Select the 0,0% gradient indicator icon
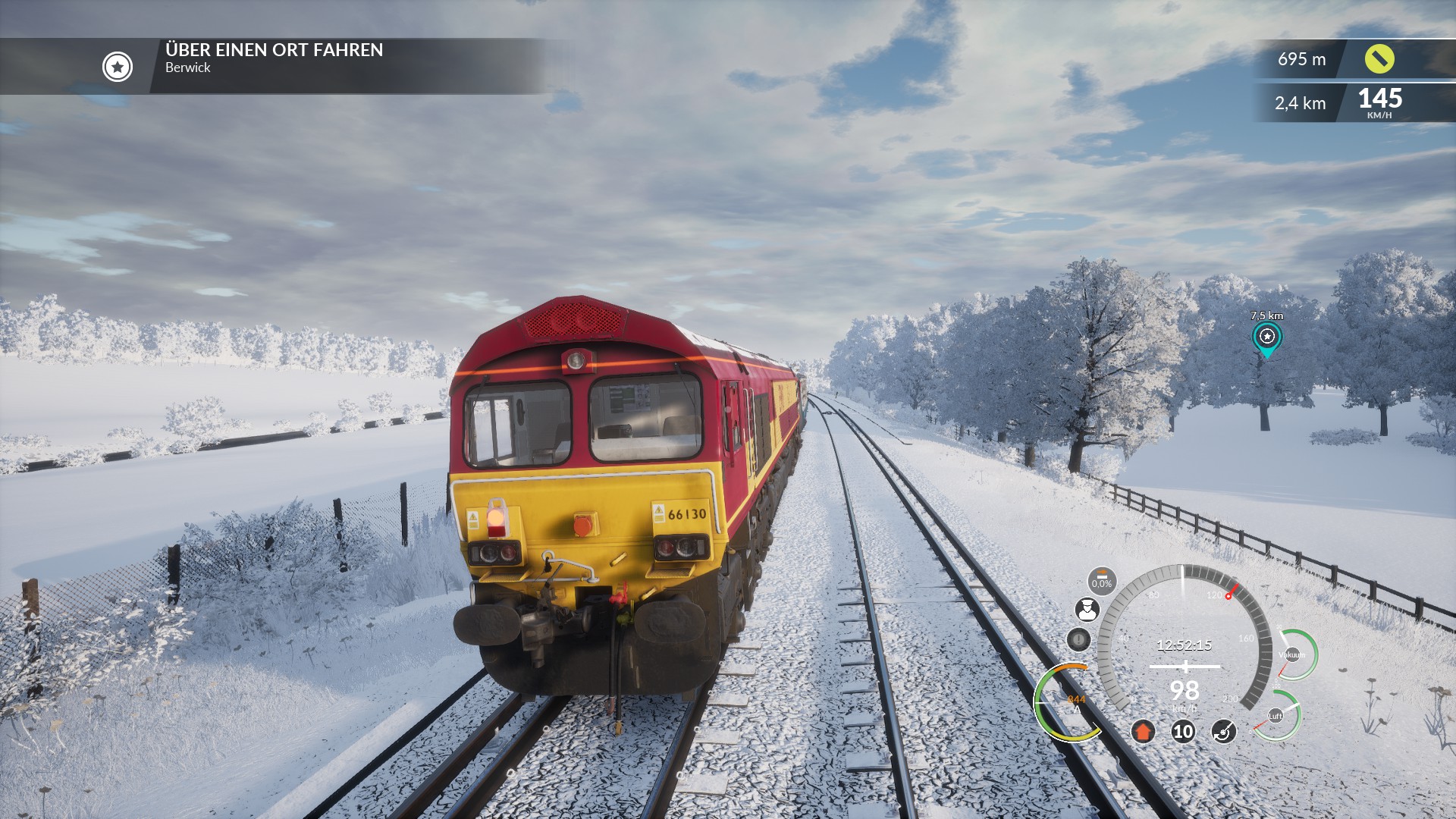The image size is (1456, 819). (1101, 581)
